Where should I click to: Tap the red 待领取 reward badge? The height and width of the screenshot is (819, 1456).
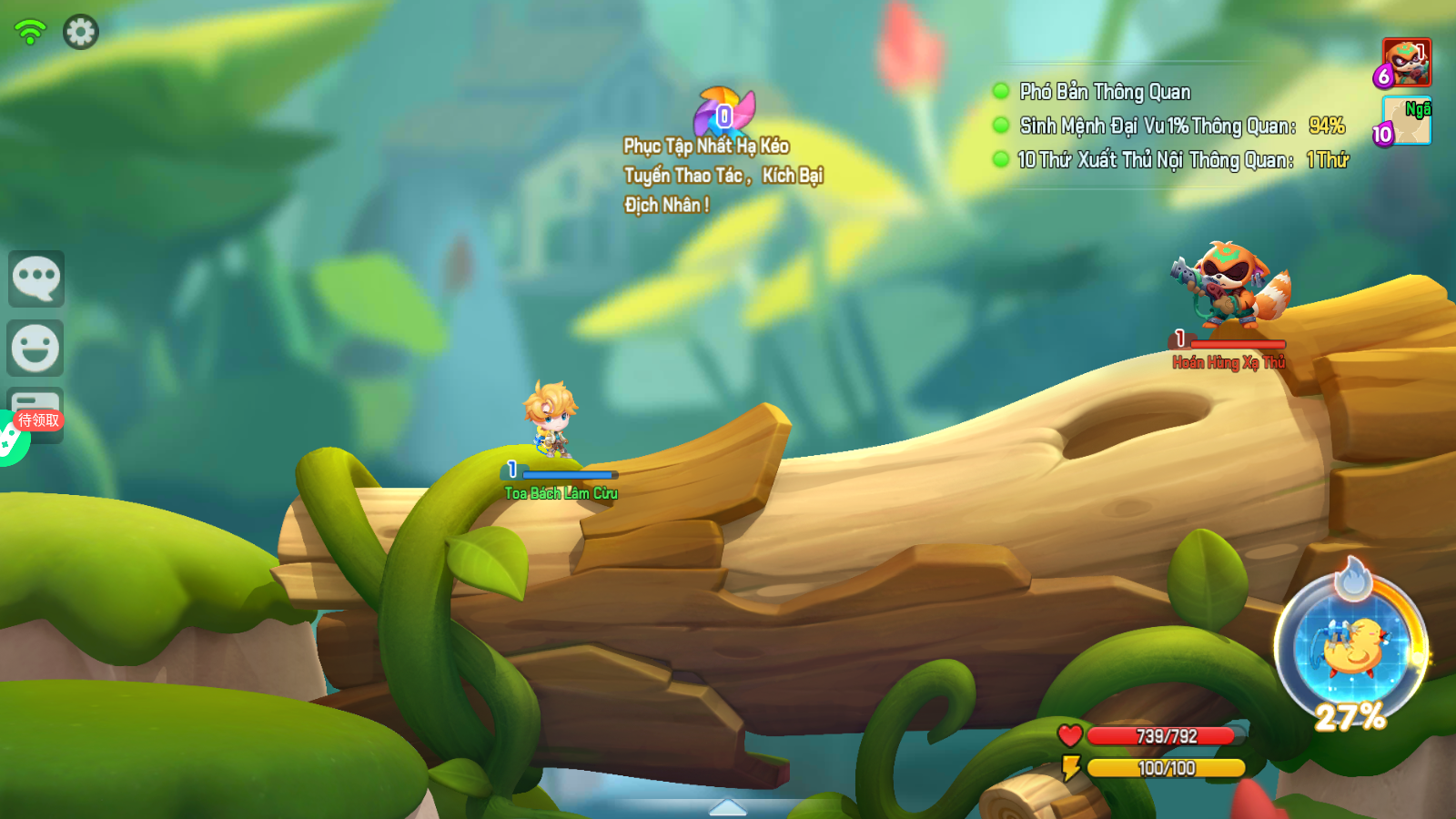pos(39,420)
